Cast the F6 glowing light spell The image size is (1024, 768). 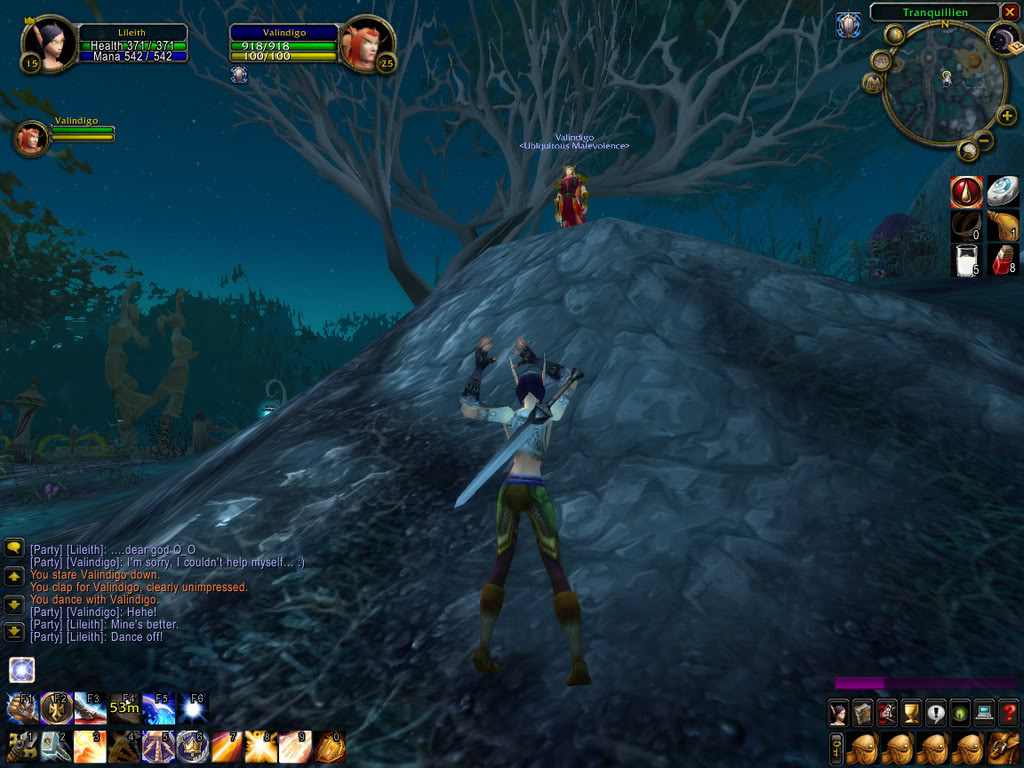coord(193,708)
